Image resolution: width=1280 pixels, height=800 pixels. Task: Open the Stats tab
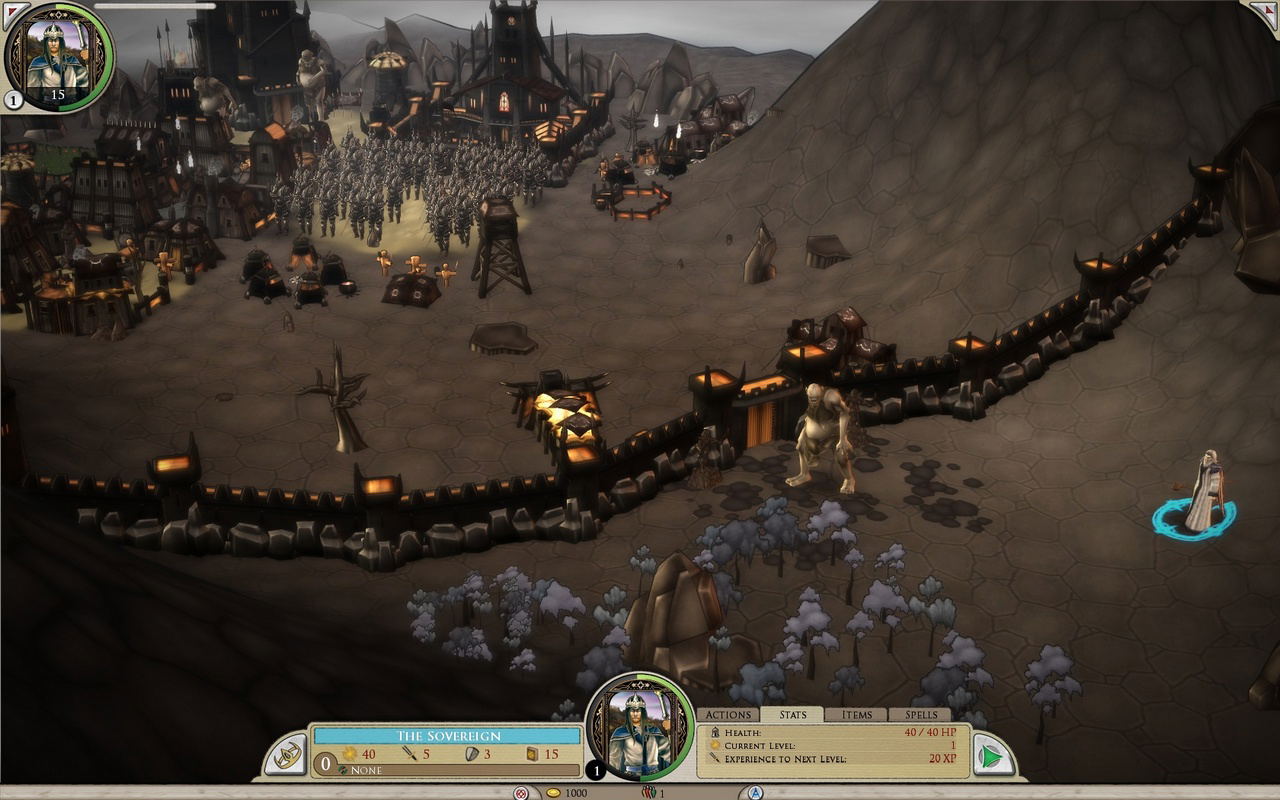pyautogui.click(x=792, y=715)
